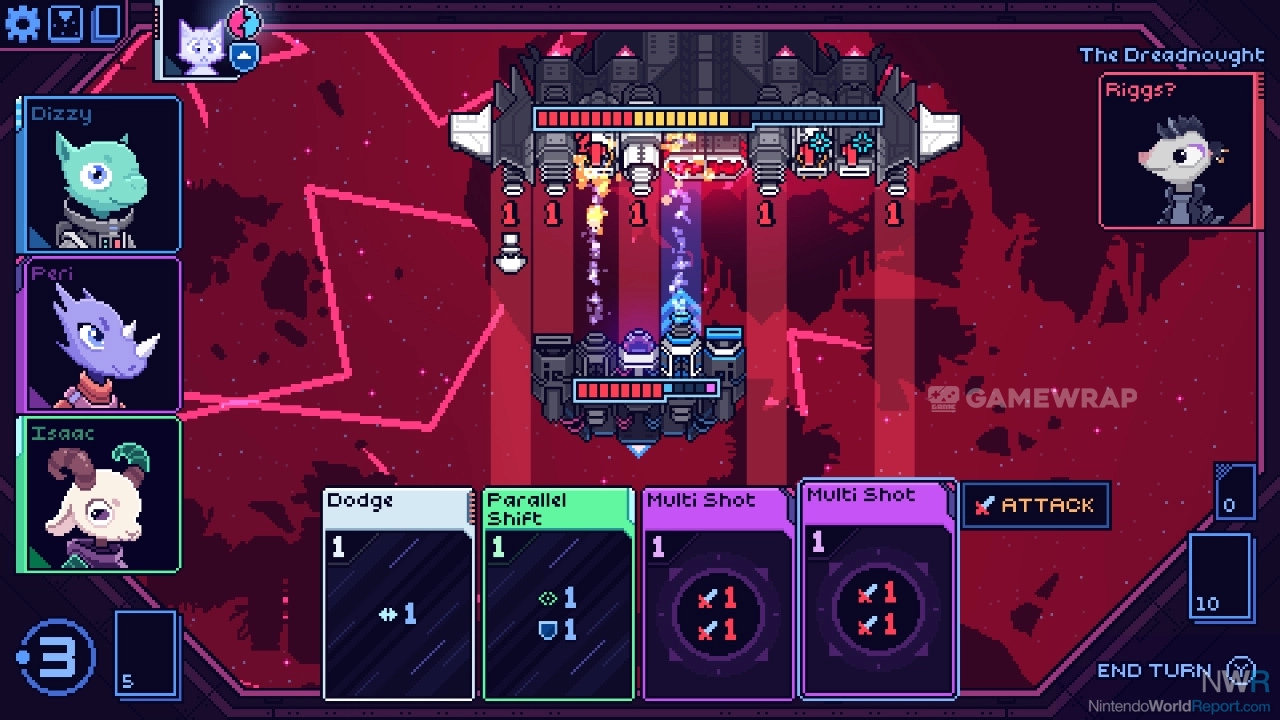Choose Isaac's crew portrait
The height and width of the screenshot is (720, 1280).
(99, 494)
